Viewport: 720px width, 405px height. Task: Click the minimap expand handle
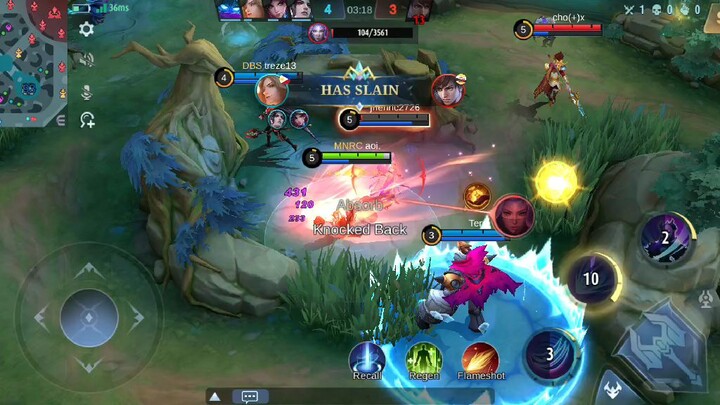point(61,120)
